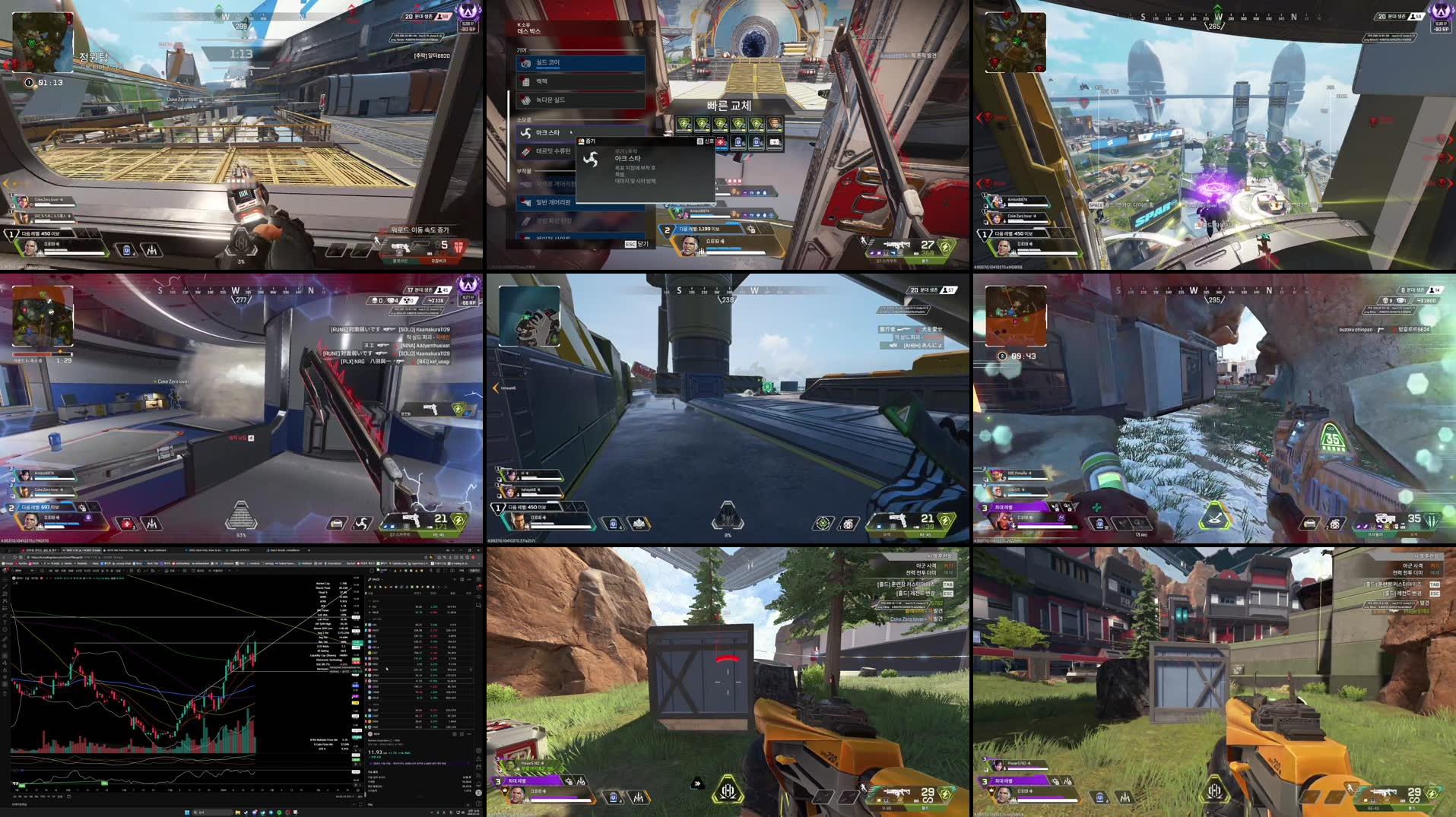Collapse a watchlist section header in TradingView
Viewport: 1456px width, 817px height.
tap(372, 601)
